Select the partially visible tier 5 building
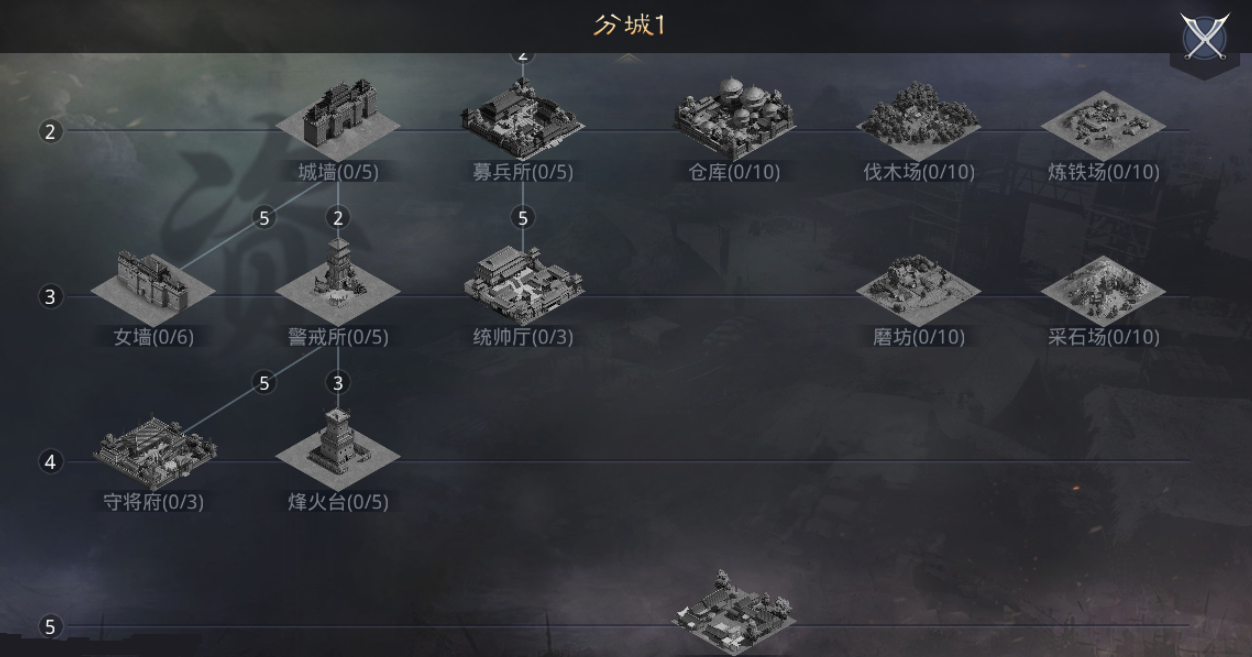 tap(735, 612)
